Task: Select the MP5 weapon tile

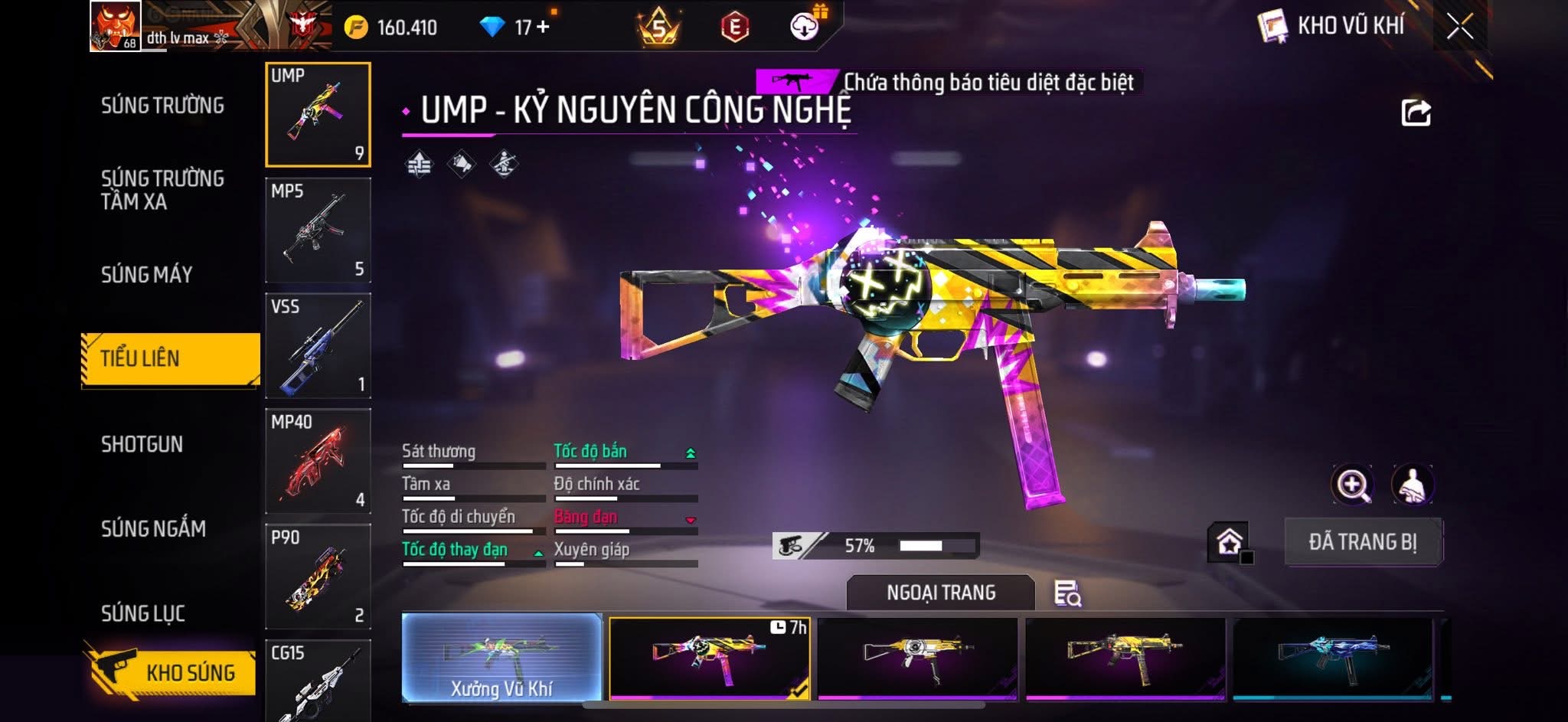Action: (x=318, y=230)
